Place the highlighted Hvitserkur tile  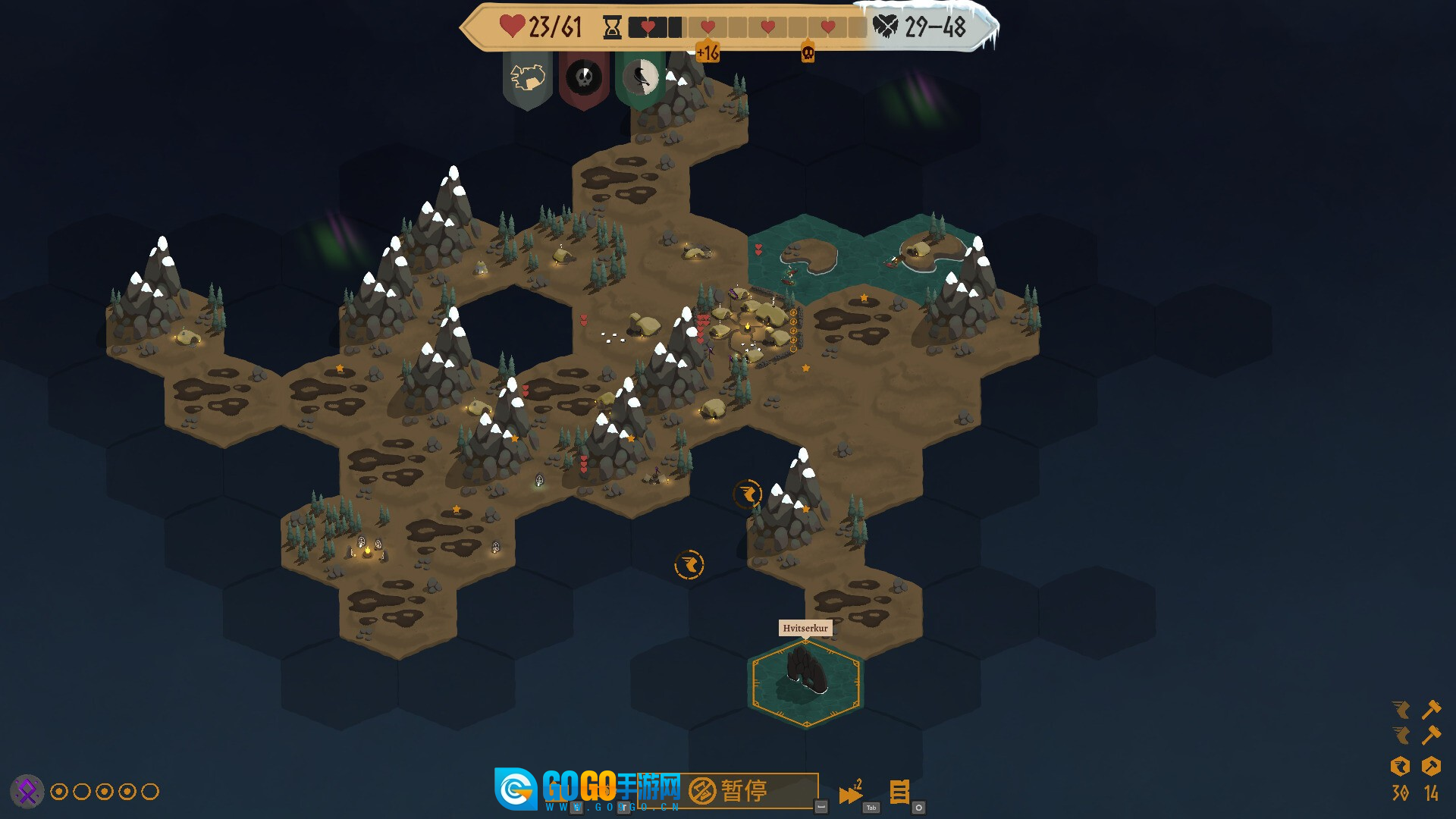pyautogui.click(x=805, y=682)
